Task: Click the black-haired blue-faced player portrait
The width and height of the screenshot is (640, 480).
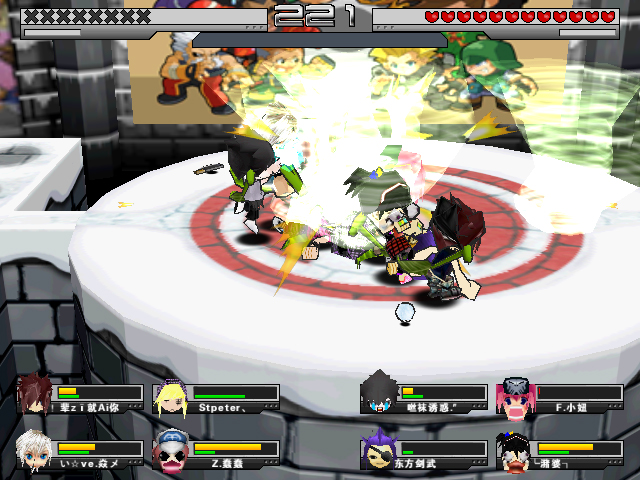Action: (380, 394)
